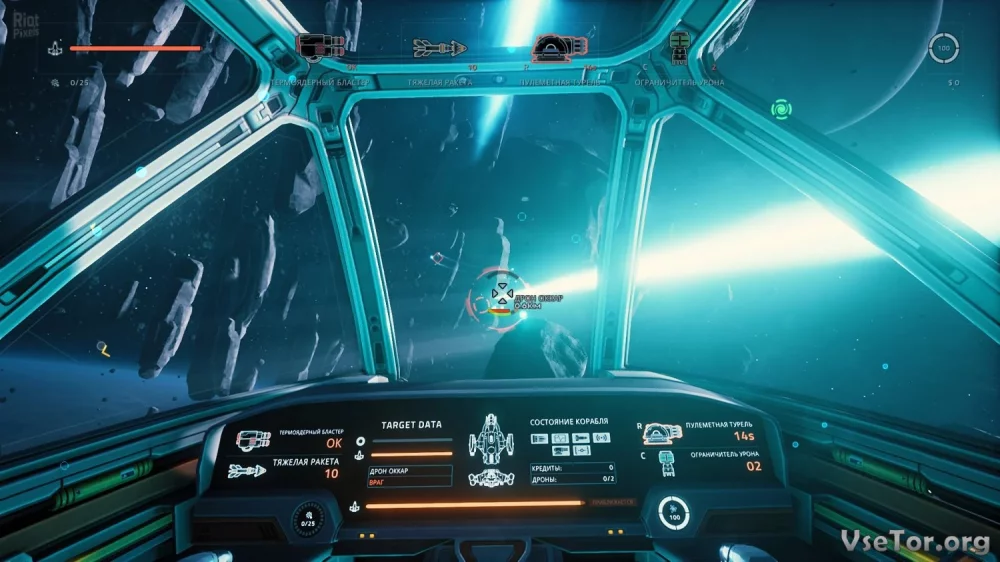The width and height of the screenshot is (1000, 562).
Task: Choose the damage limiter icon on the cockpit dashboard
Action: click(x=665, y=463)
